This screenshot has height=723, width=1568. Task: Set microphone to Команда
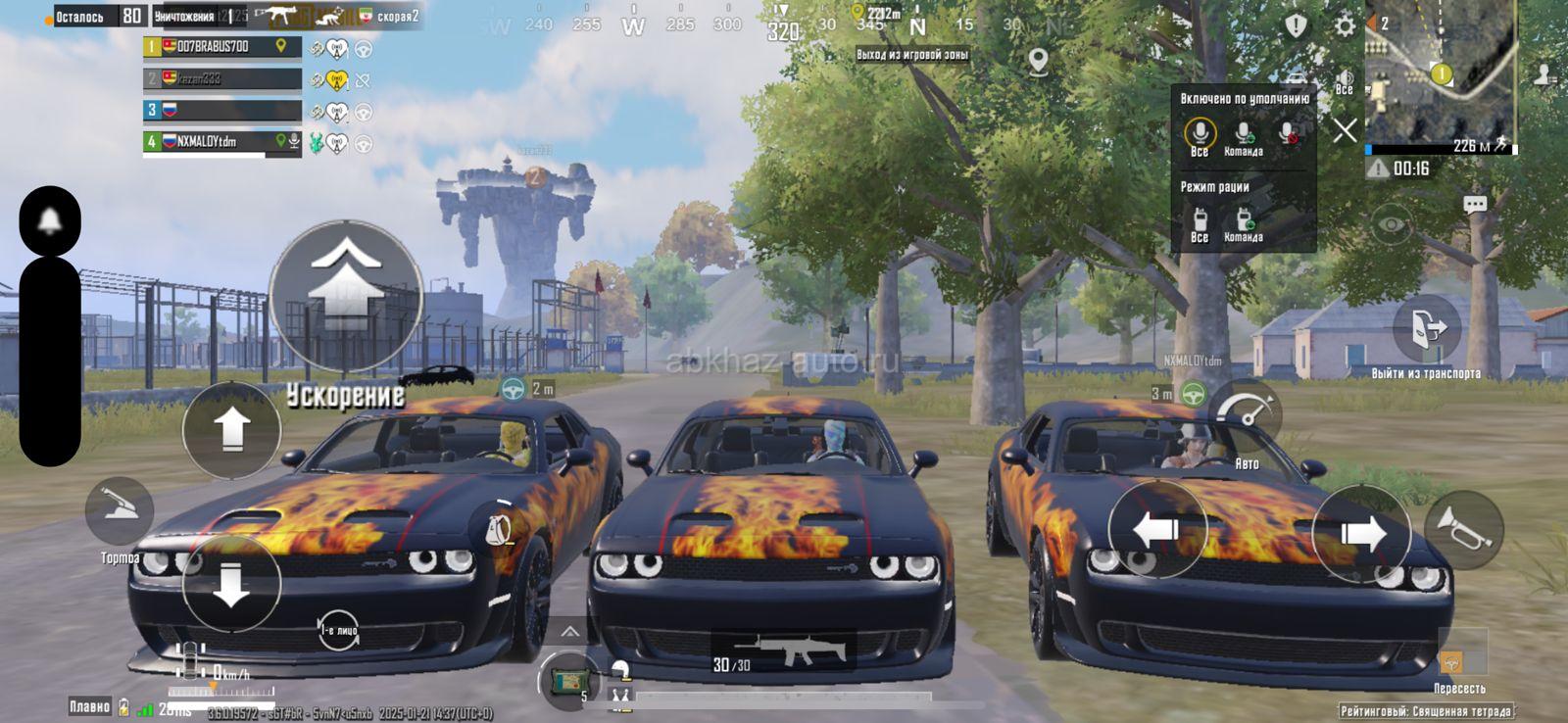point(1243,136)
